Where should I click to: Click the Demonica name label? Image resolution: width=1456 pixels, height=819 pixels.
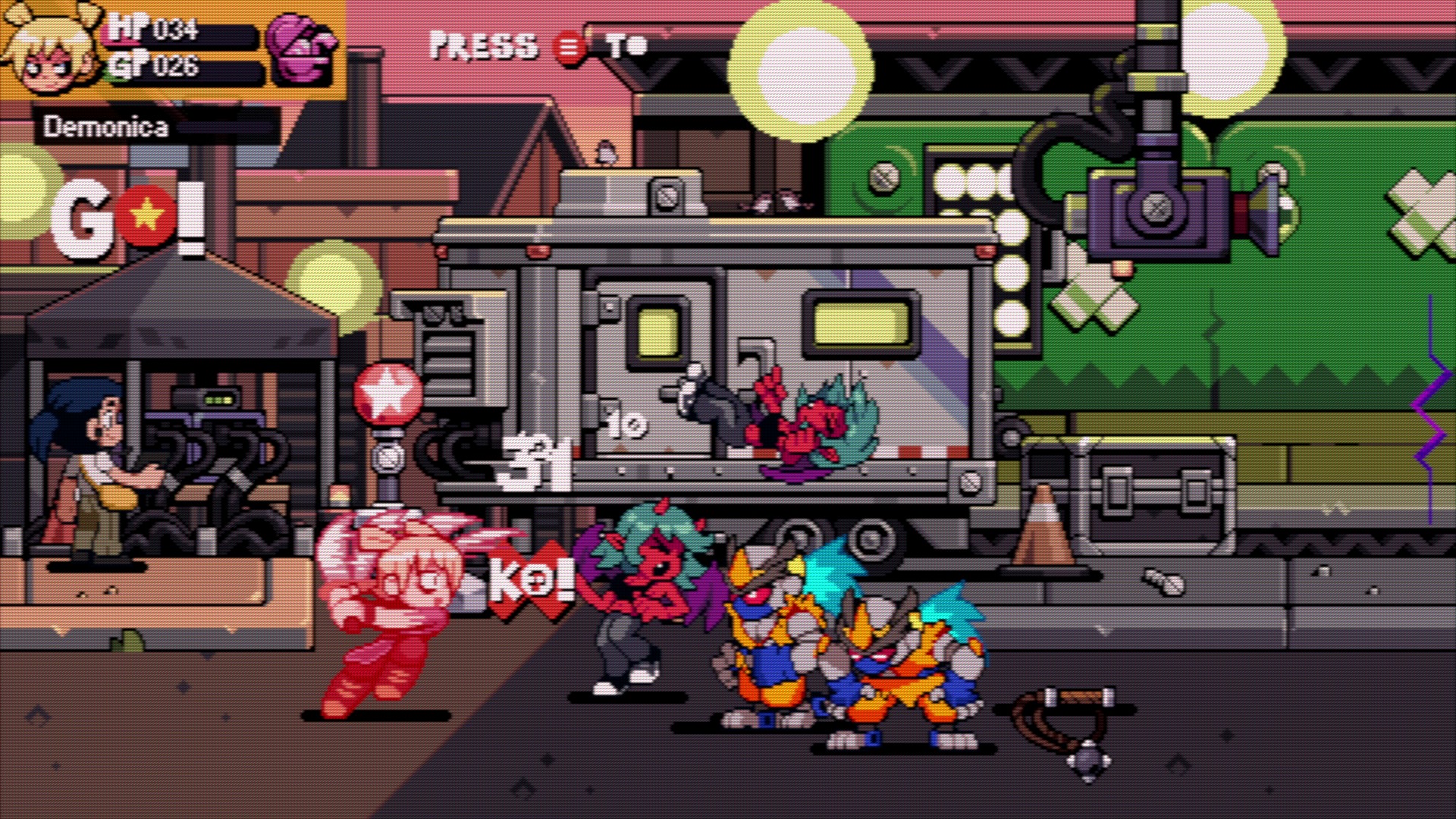click(106, 125)
